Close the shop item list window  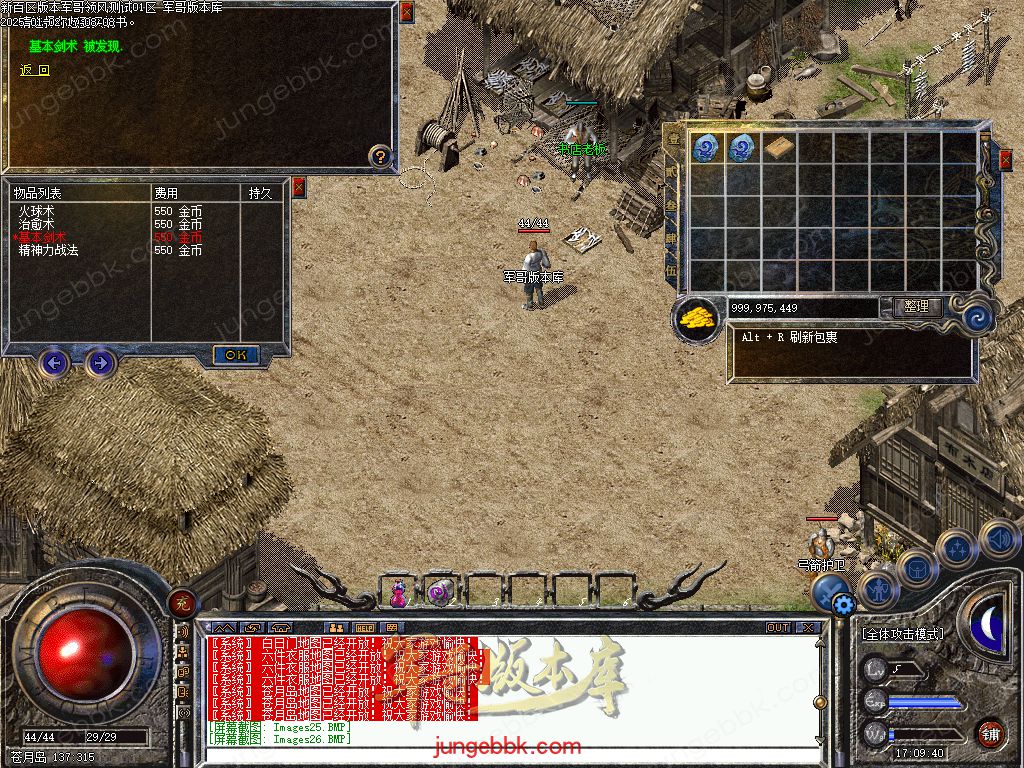coord(298,188)
